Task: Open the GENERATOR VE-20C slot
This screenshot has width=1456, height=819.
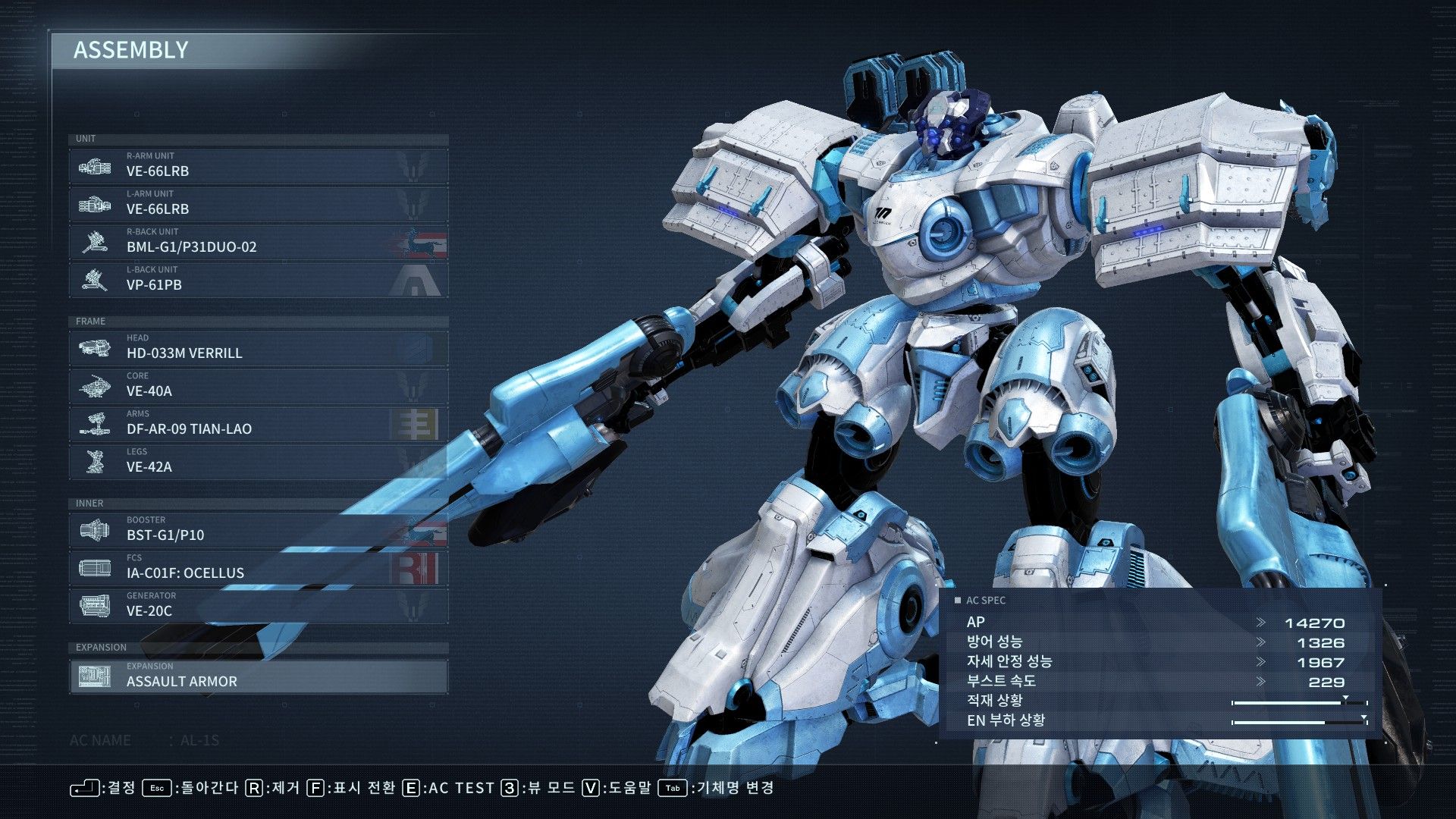Action: (x=258, y=606)
